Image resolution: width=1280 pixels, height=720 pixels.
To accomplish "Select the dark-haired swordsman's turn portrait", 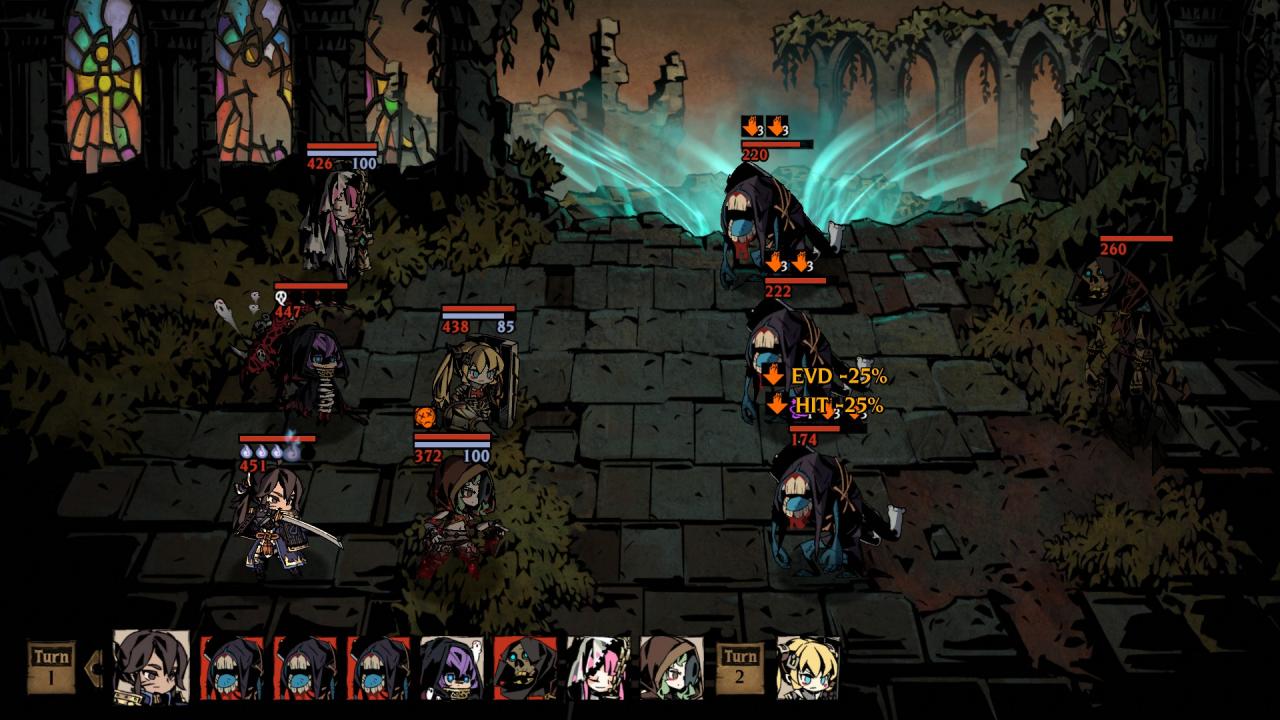I will (x=151, y=664).
